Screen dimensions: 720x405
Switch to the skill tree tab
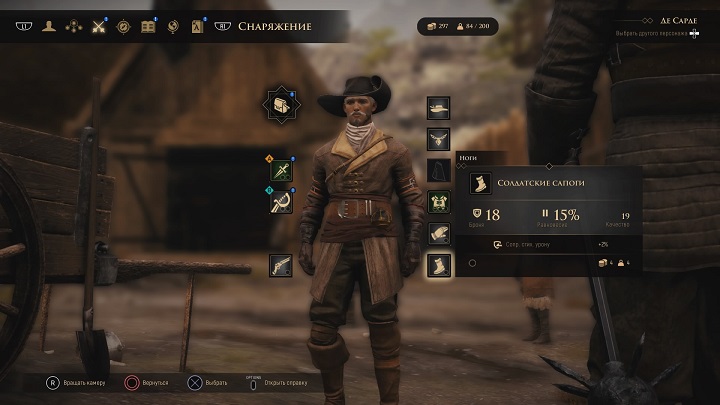[x=73, y=26]
